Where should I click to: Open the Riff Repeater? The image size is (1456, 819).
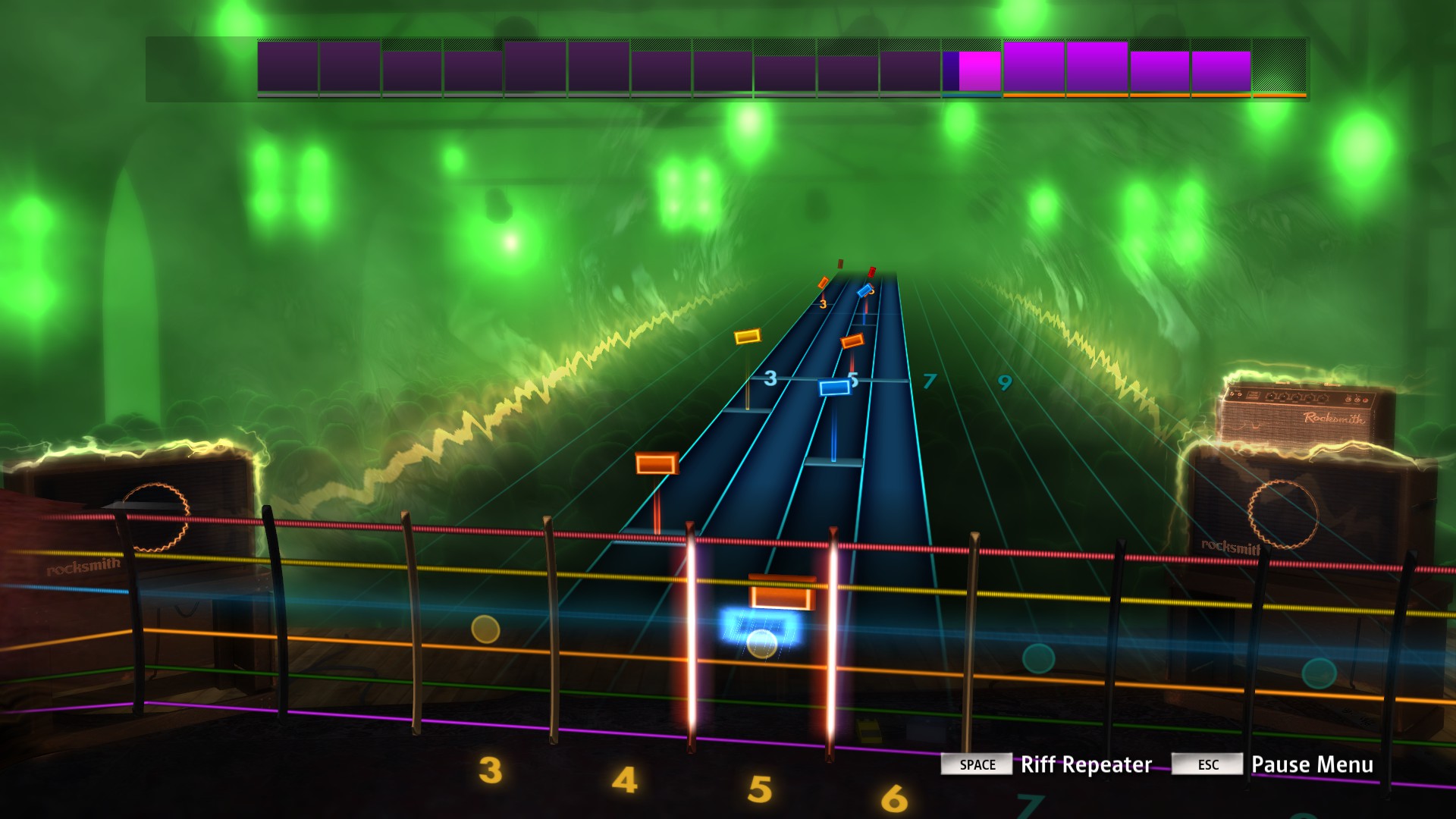(x=1086, y=765)
